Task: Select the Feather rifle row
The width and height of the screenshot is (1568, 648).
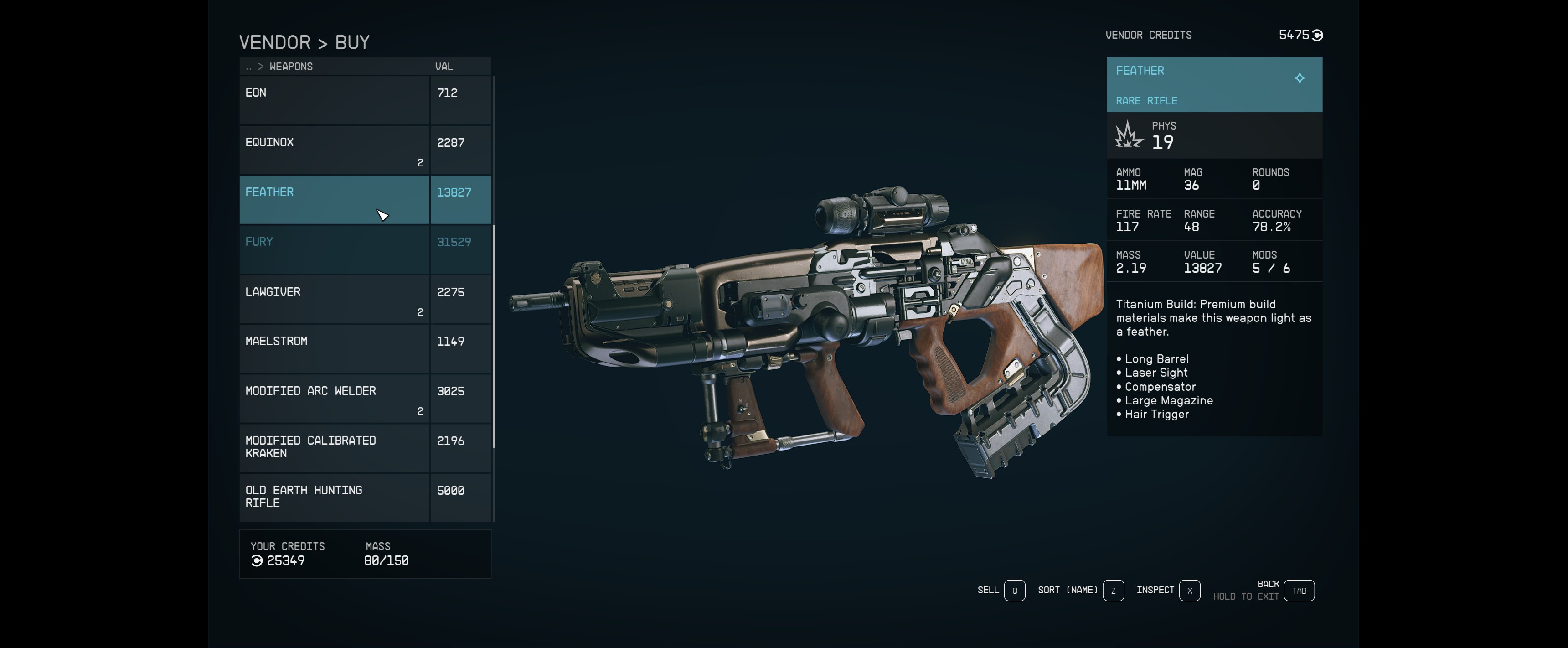Action: (334, 200)
